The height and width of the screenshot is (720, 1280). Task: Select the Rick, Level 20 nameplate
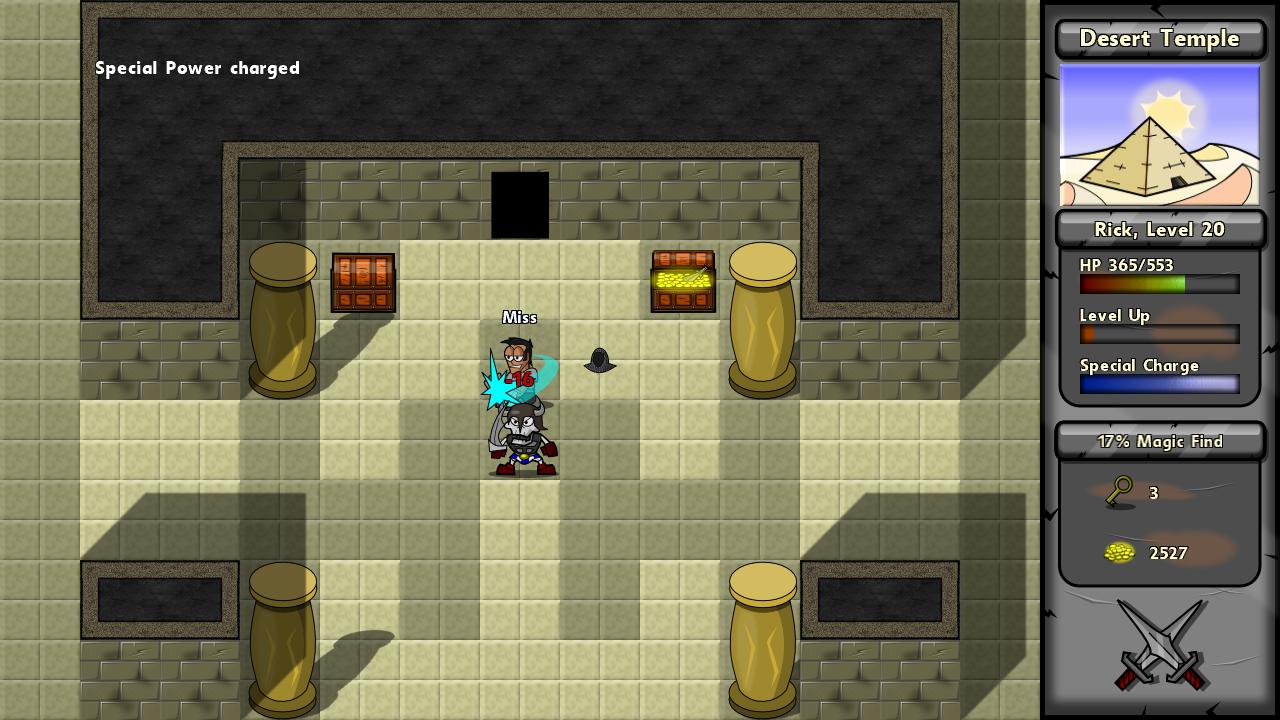(1159, 229)
